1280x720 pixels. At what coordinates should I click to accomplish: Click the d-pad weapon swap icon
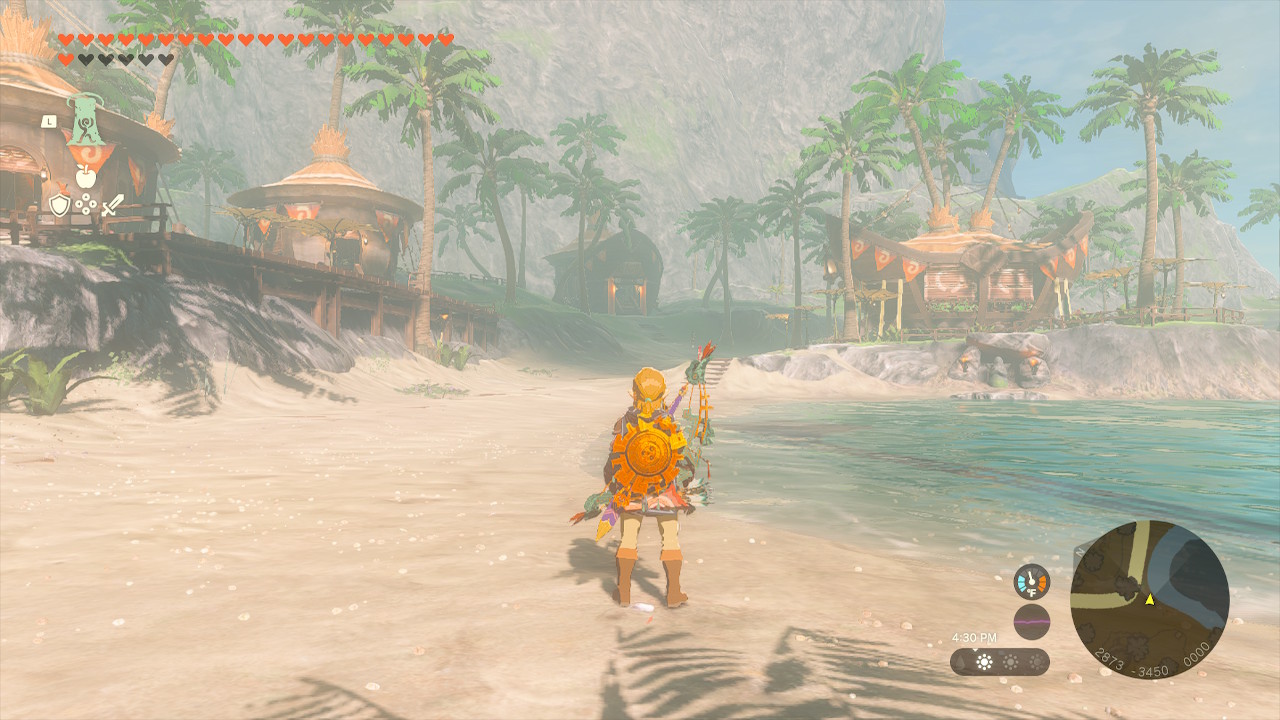(85, 203)
